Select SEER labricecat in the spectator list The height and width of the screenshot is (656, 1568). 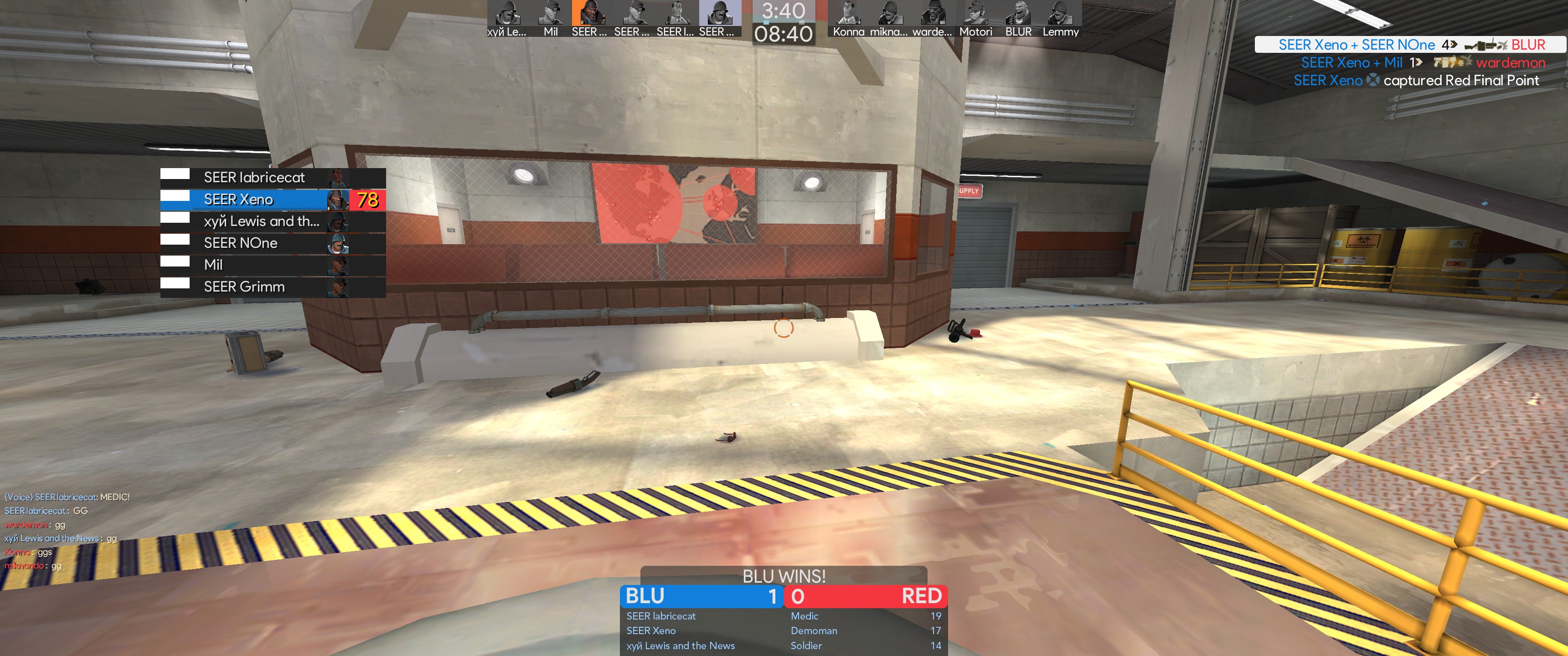click(272, 178)
